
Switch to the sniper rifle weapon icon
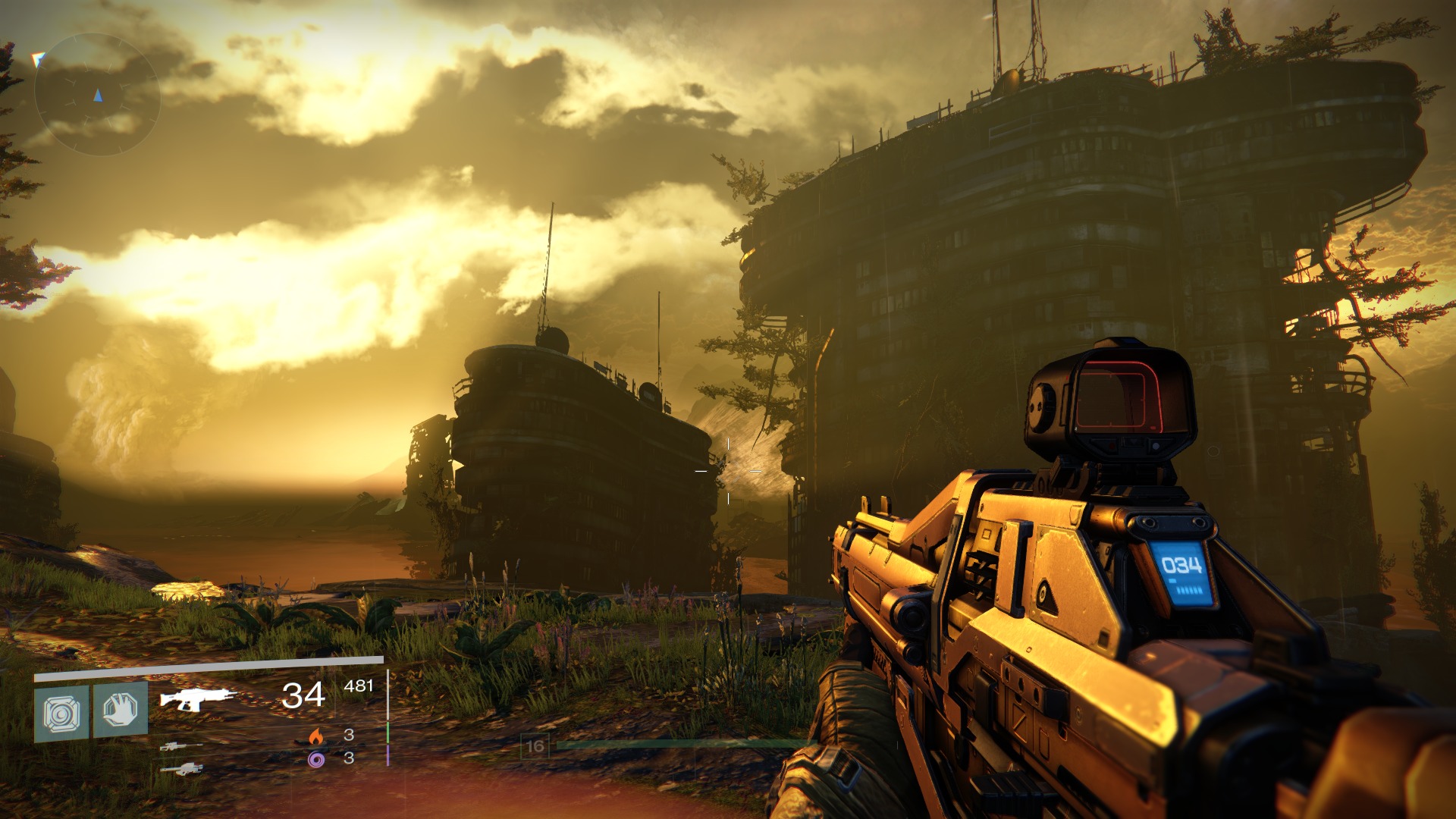point(181,746)
